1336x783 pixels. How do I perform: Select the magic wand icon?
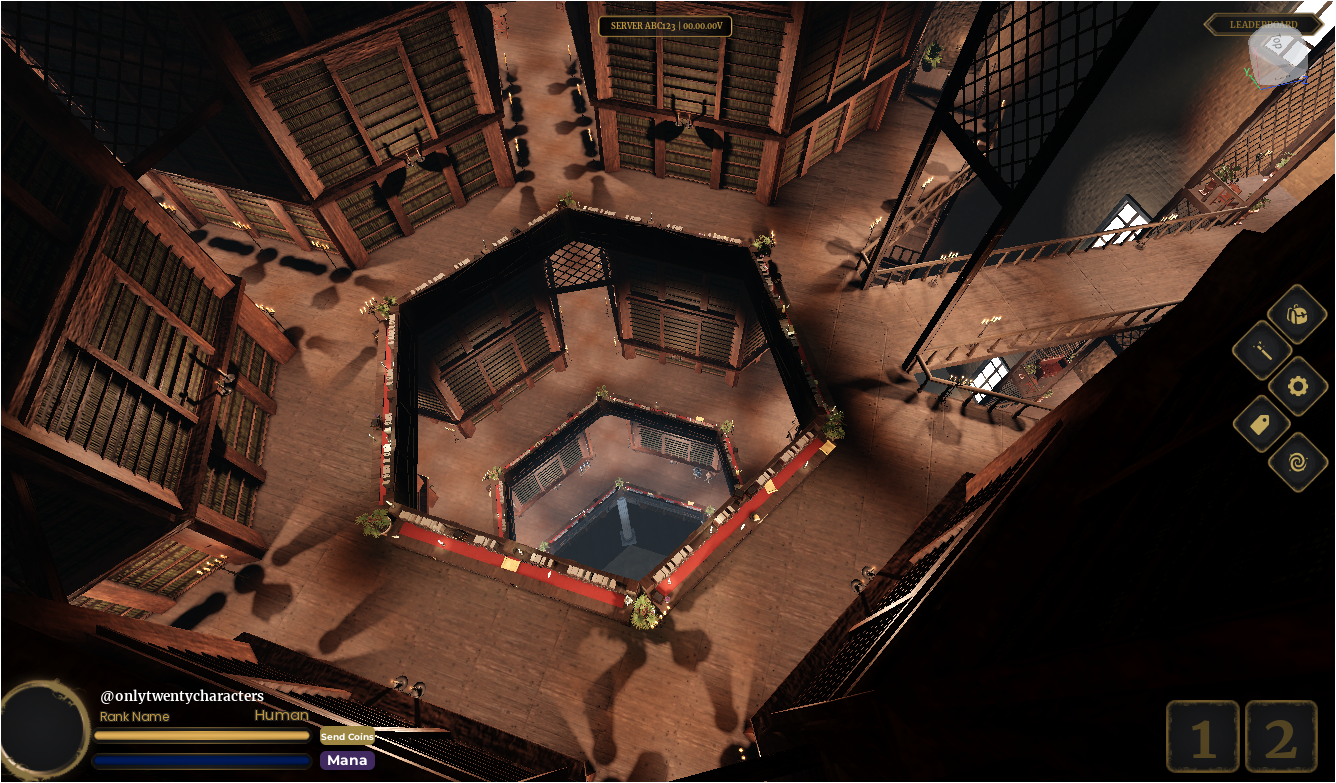pyautogui.click(x=1262, y=350)
